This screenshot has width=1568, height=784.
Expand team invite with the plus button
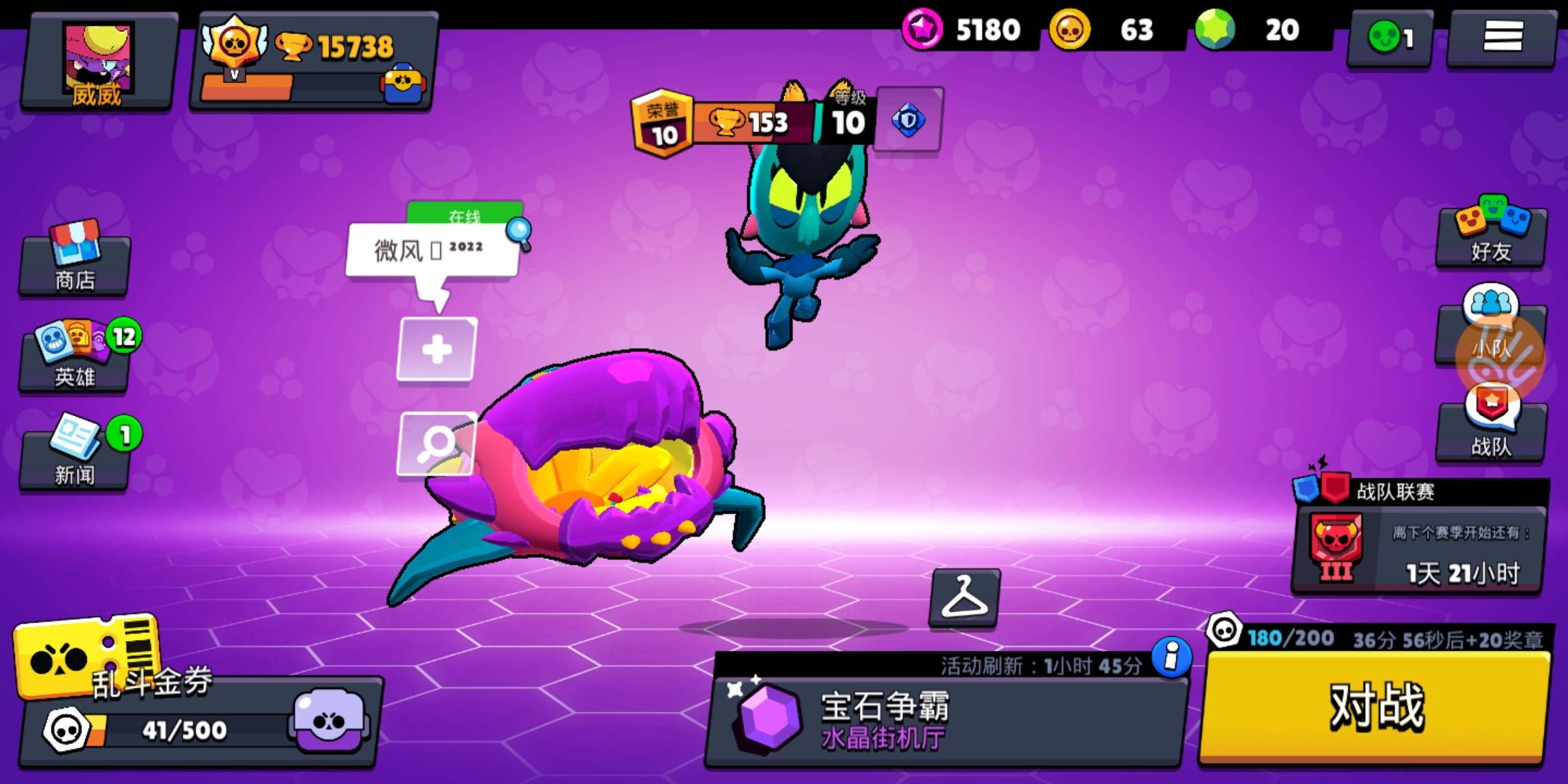click(x=436, y=349)
